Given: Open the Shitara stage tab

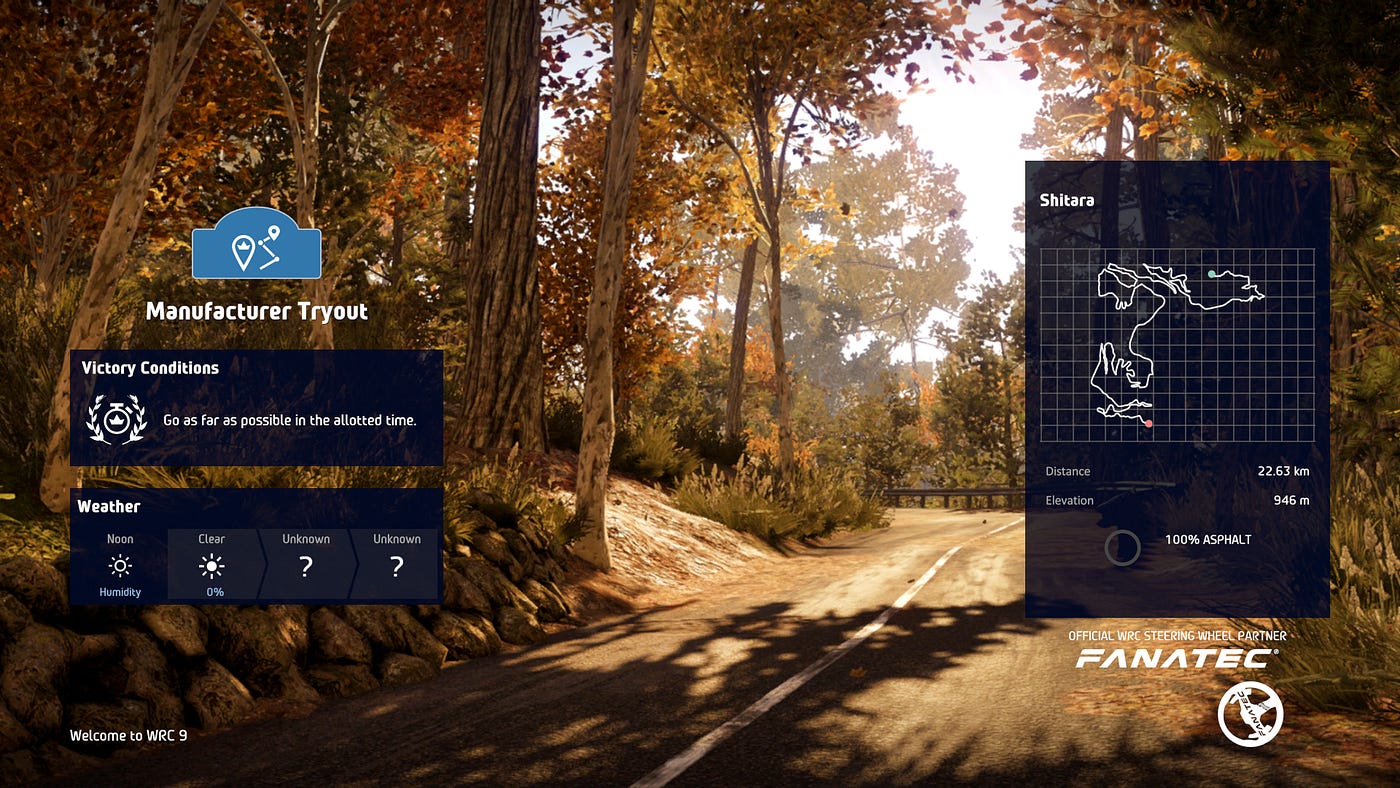Looking at the screenshot, I should (x=1067, y=200).
